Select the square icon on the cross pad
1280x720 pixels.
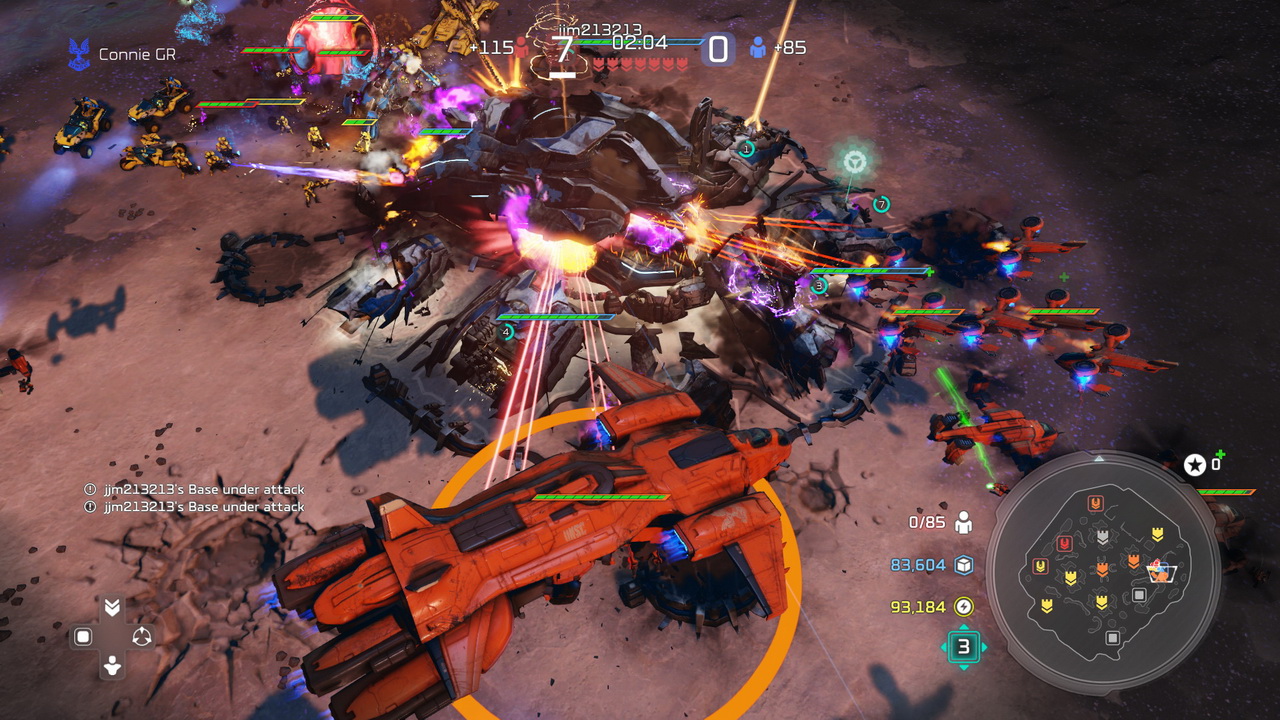[x=83, y=637]
